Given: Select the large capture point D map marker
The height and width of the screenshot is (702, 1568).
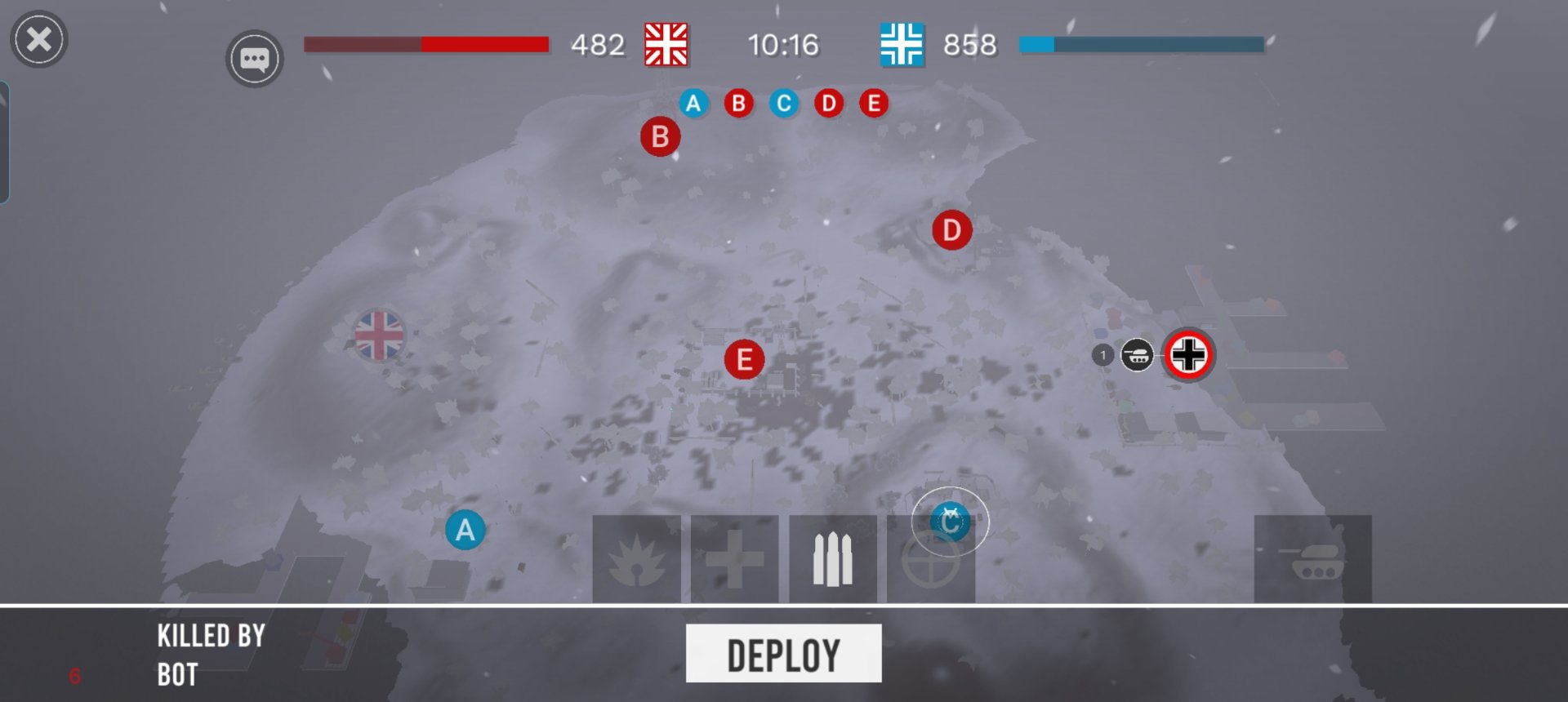Looking at the screenshot, I should point(951,230).
